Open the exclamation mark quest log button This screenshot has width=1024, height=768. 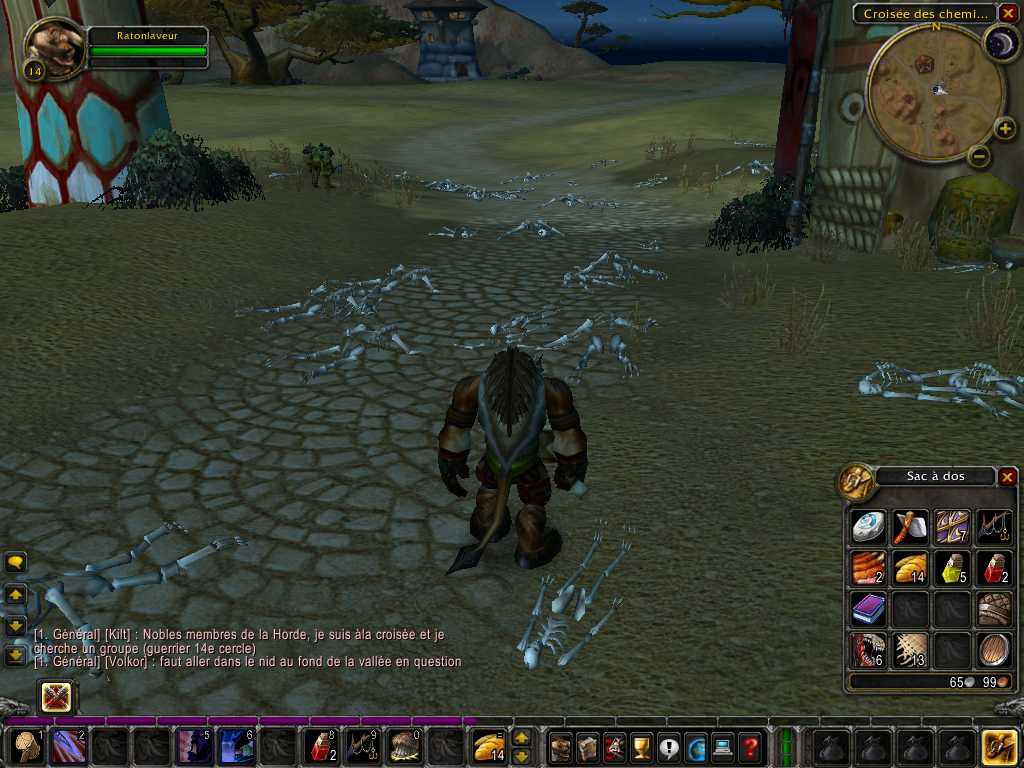pos(669,747)
